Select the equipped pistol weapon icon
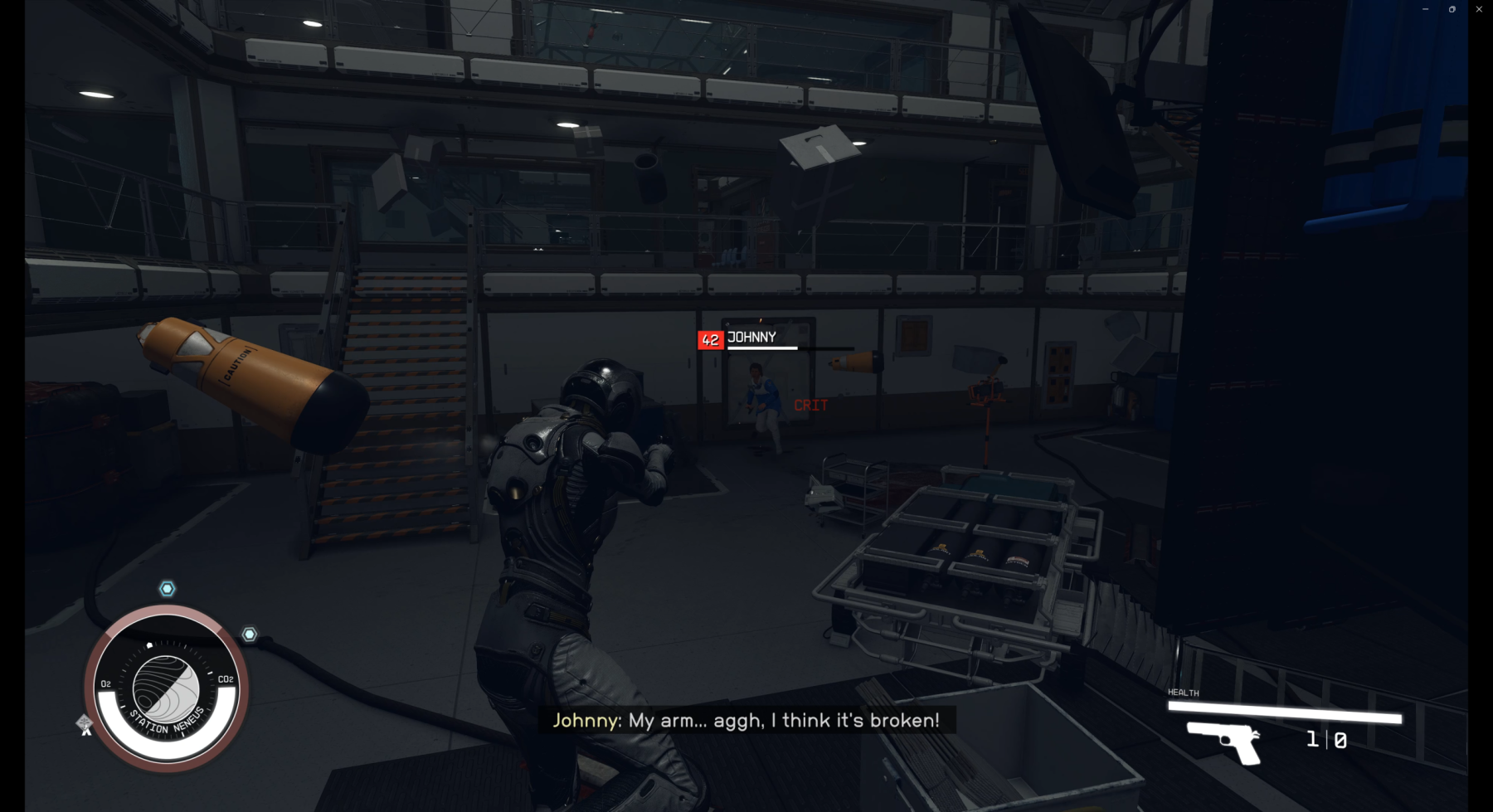This screenshot has height=812, width=1493. click(x=1224, y=740)
